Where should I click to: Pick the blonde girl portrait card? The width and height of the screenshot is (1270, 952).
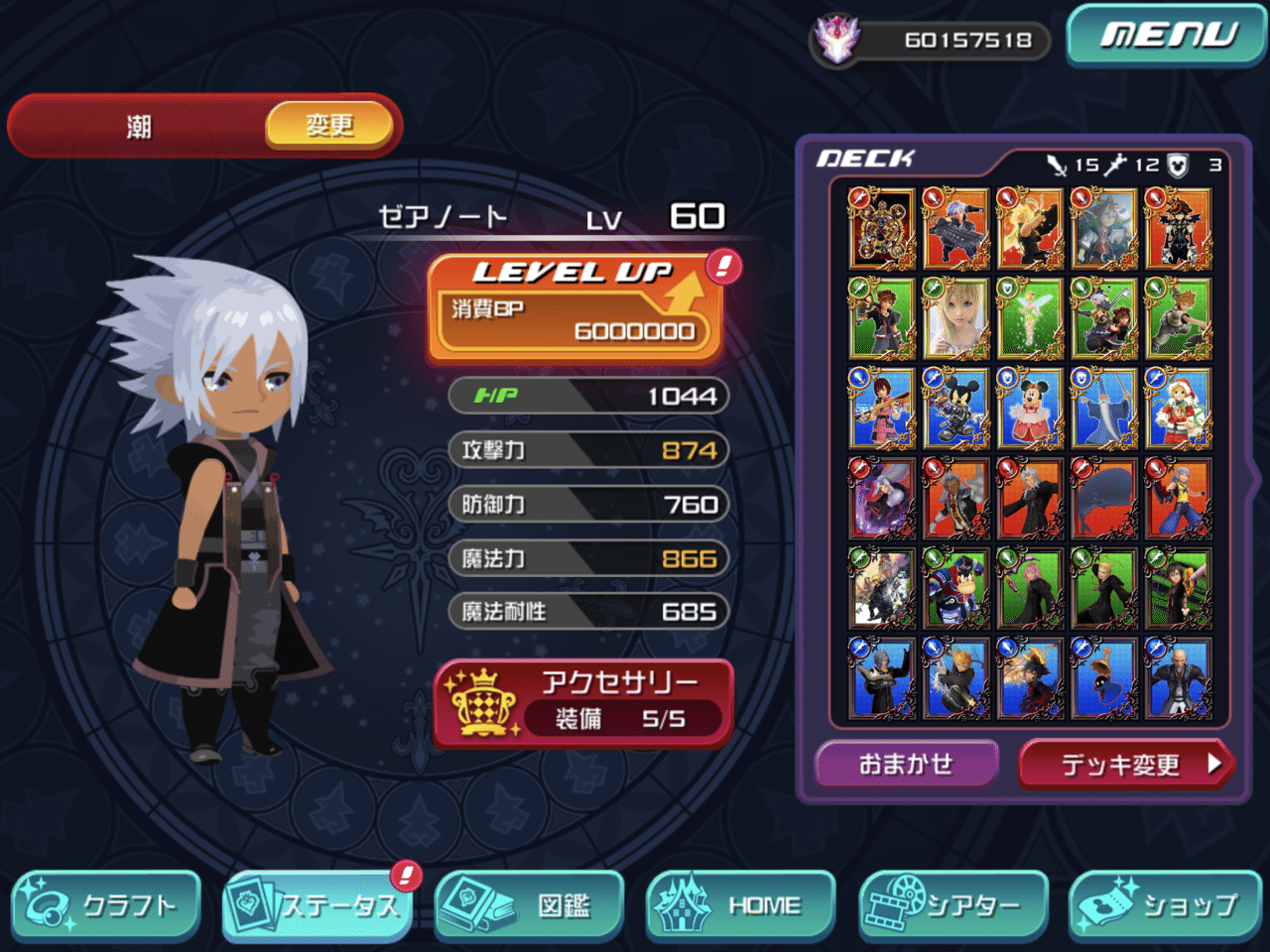pyautogui.click(x=955, y=318)
